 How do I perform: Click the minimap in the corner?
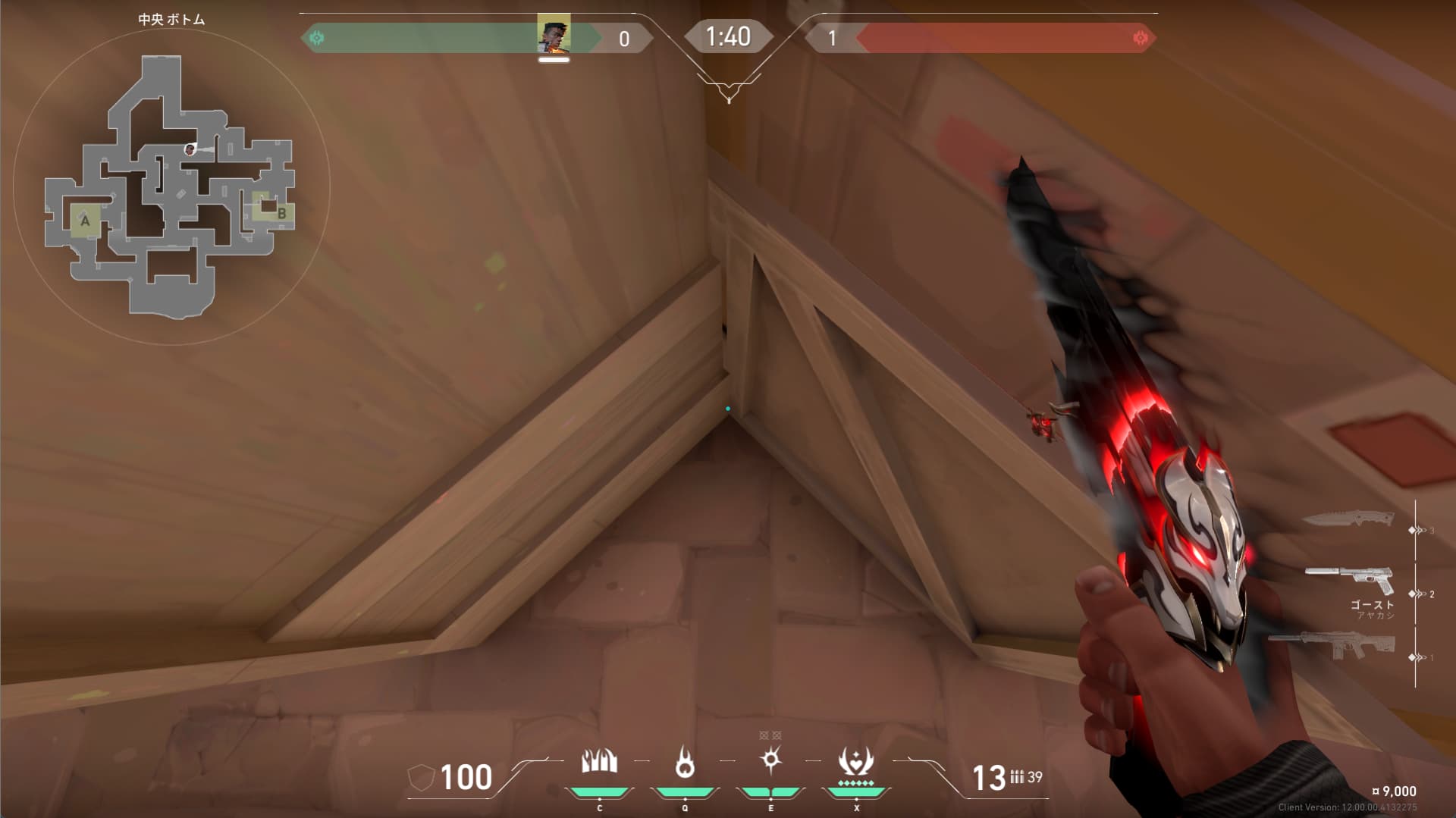171,184
